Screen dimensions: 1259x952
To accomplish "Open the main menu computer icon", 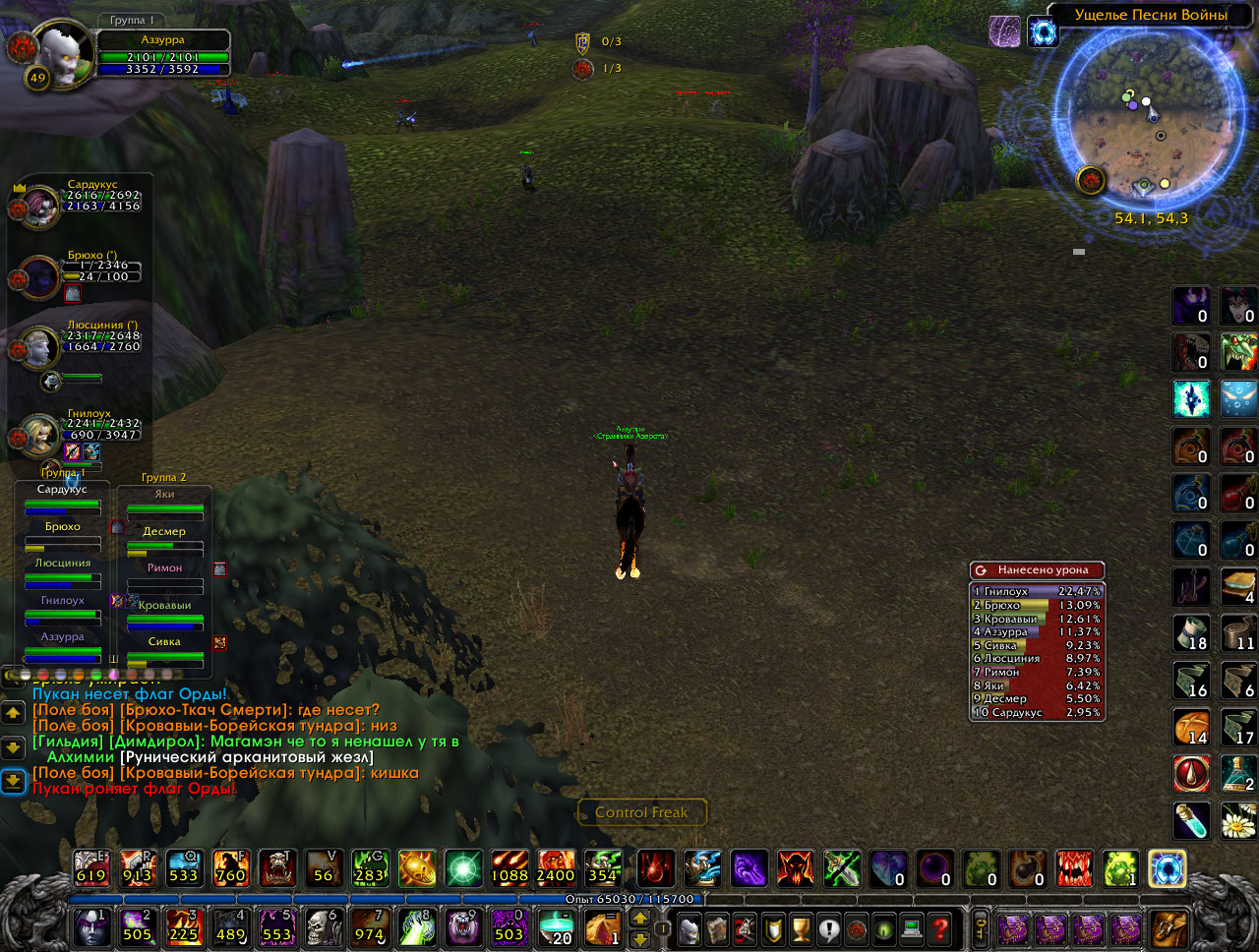I will [x=912, y=928].
